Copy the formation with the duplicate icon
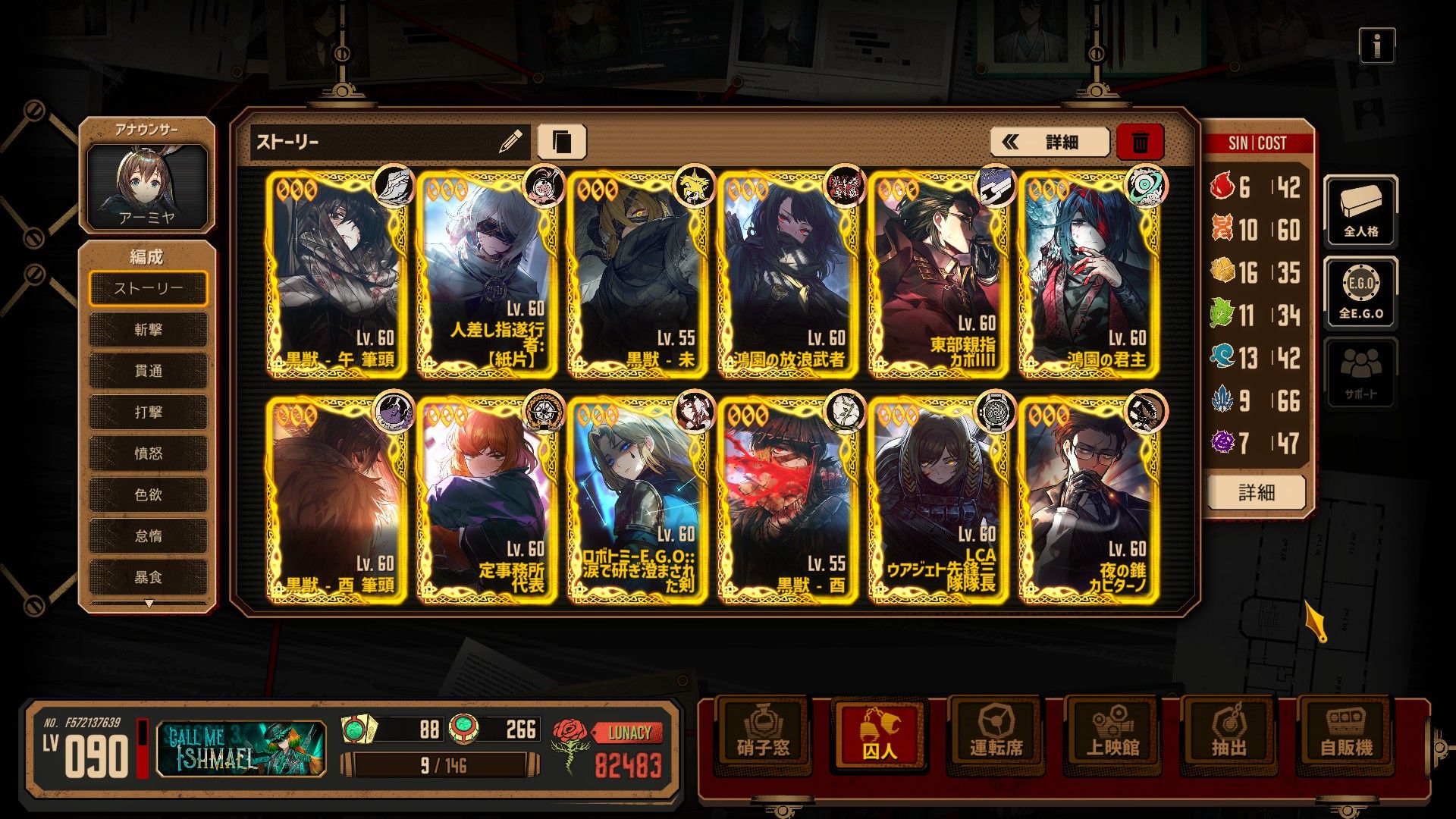The height and width of the screenshot is (819, 1456). (562, 142)
